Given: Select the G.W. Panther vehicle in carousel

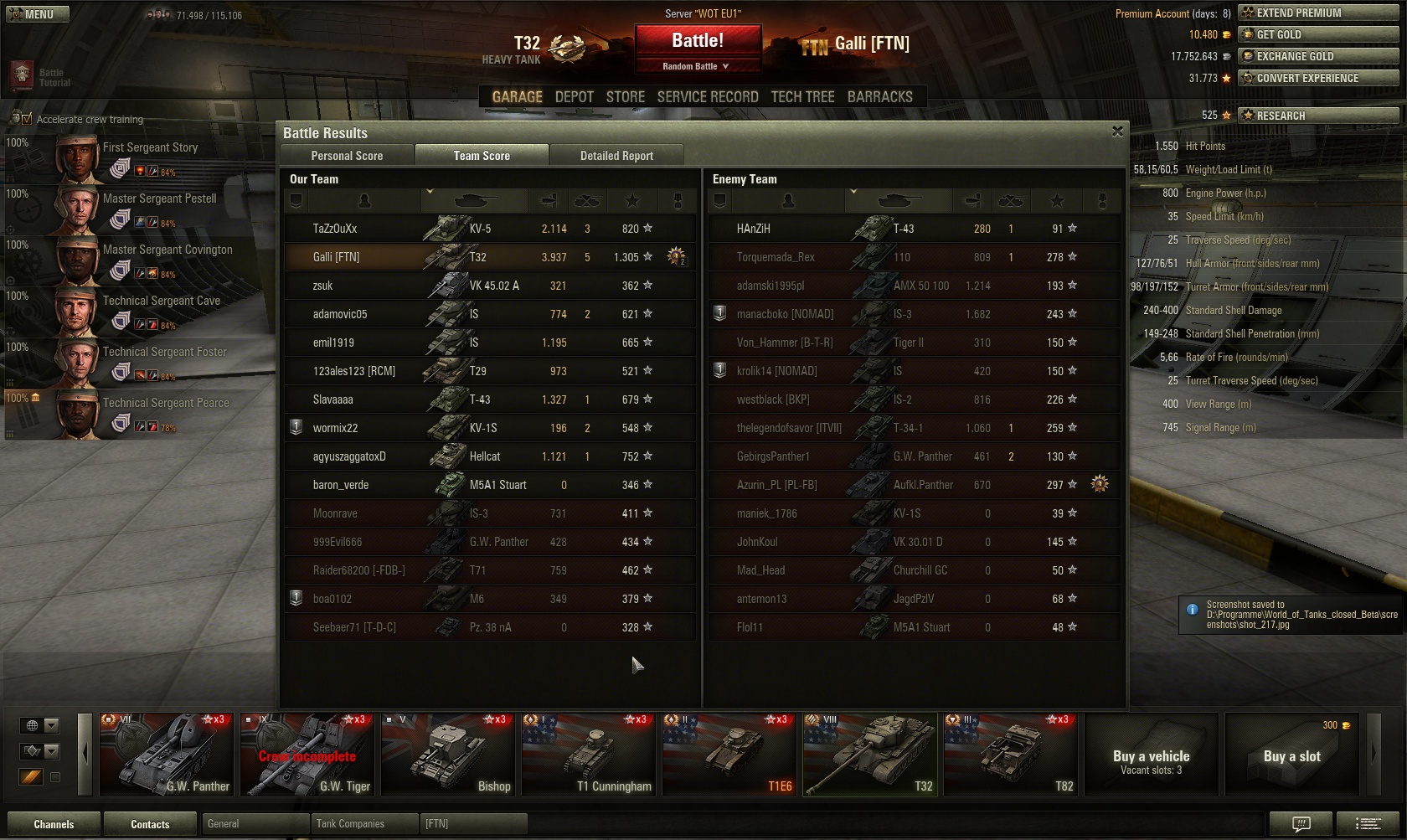Looking at the screenshot, I should [167, 754].
